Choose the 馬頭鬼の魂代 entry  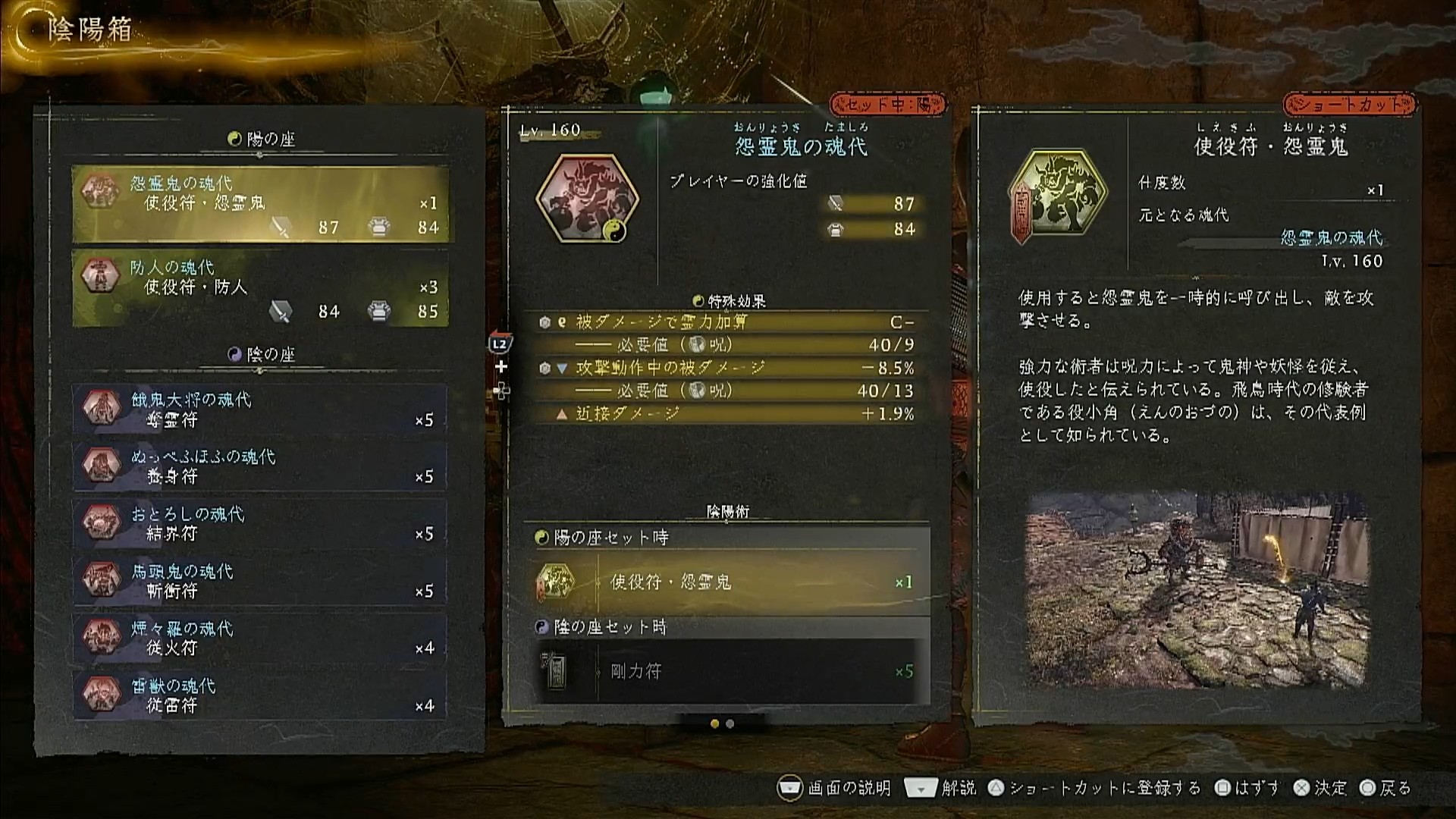(x=260, y=581)
